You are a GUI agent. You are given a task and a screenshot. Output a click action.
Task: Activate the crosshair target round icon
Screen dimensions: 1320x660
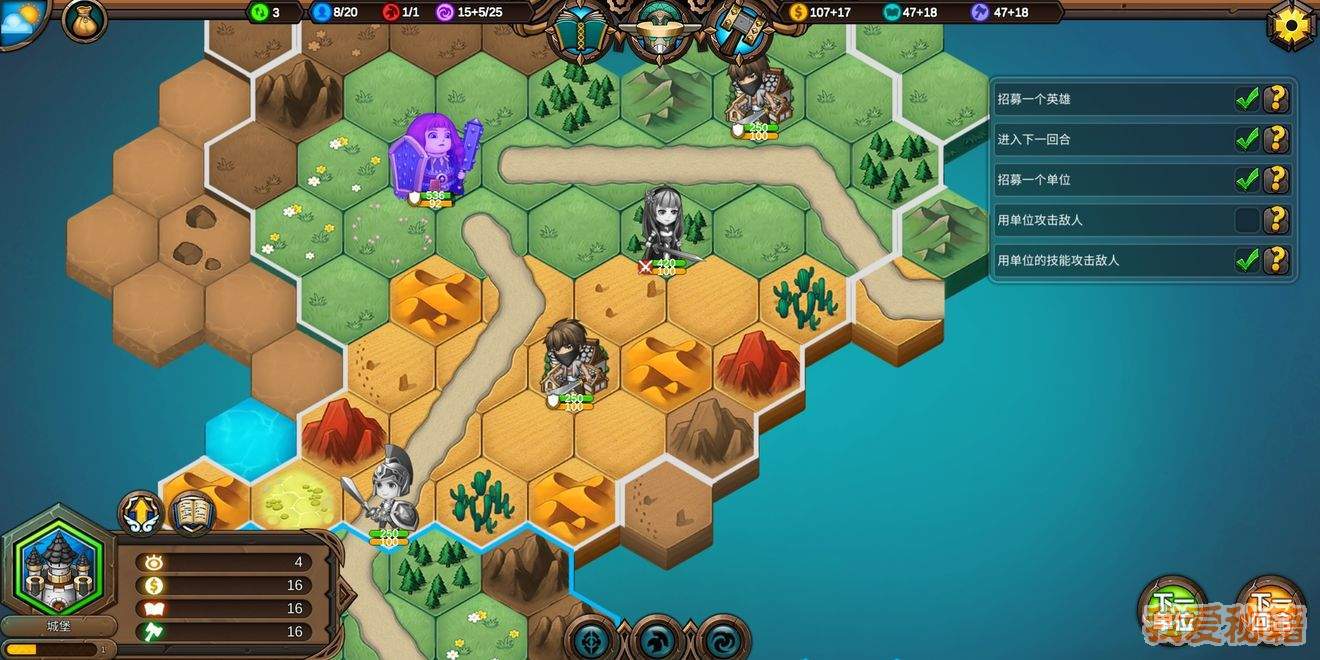(x=591, y=640)
